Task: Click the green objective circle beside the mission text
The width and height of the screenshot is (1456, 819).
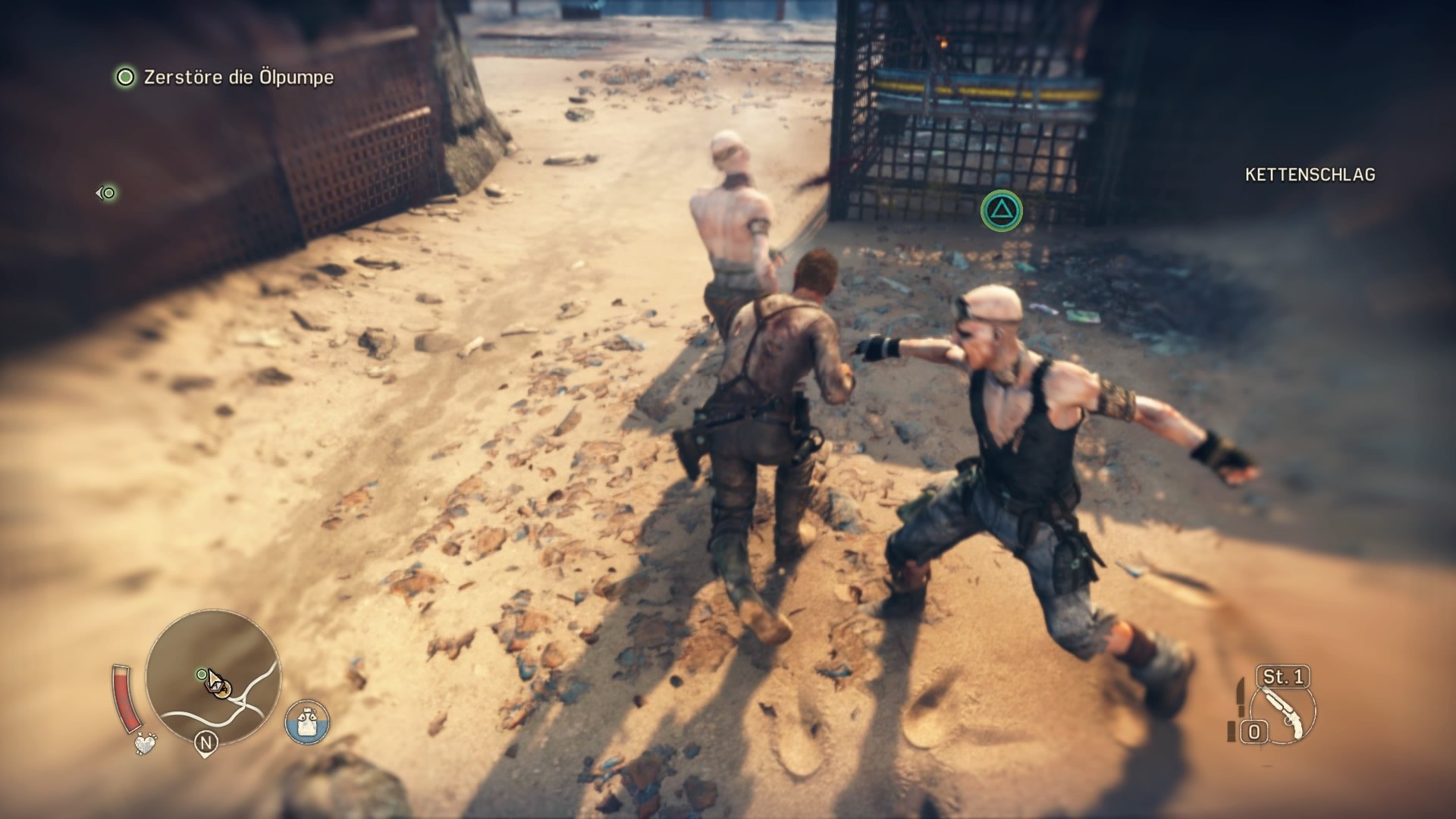Action: click(124, 77)
